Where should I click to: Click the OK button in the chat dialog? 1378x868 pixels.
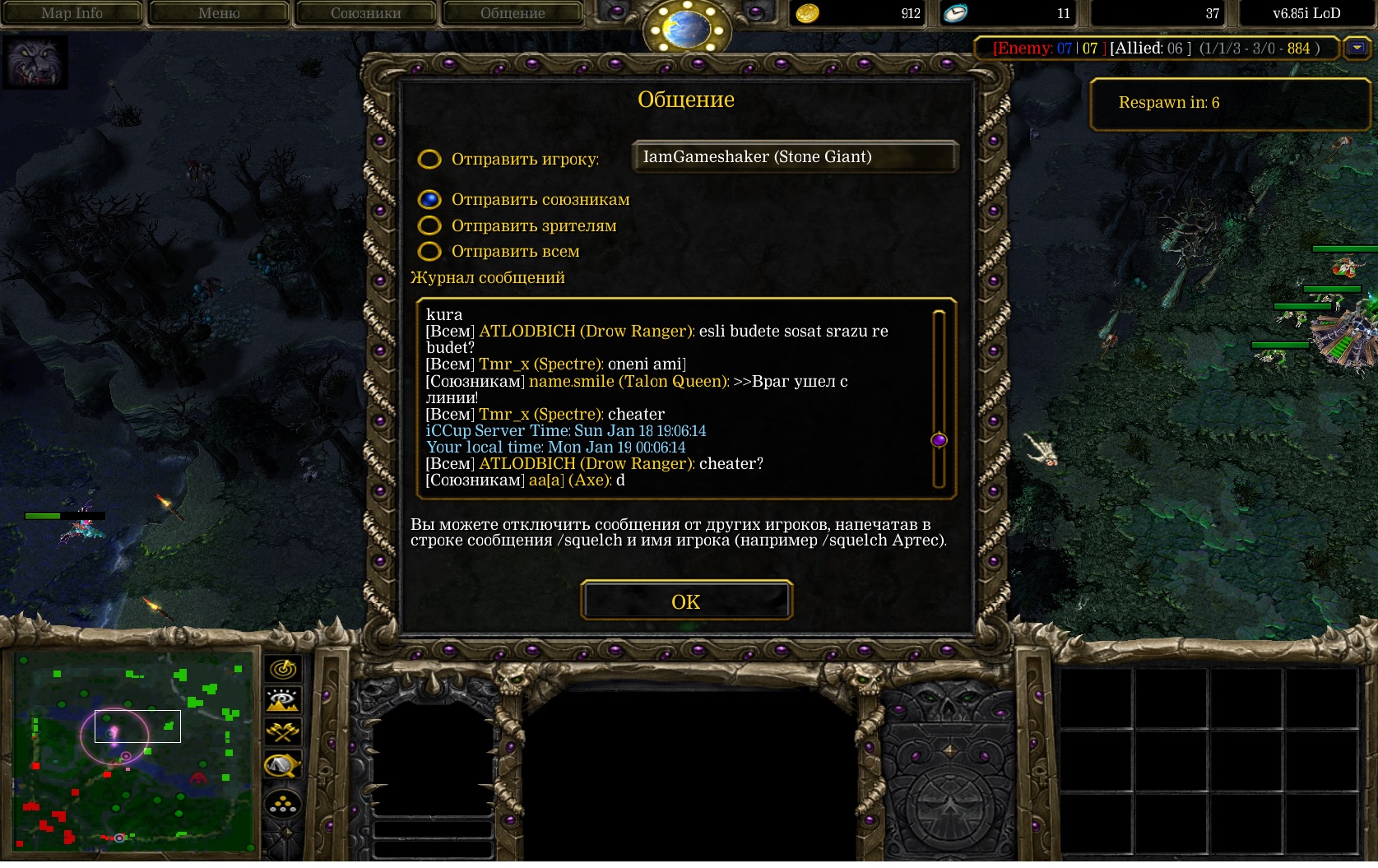[x=686, y=601]
